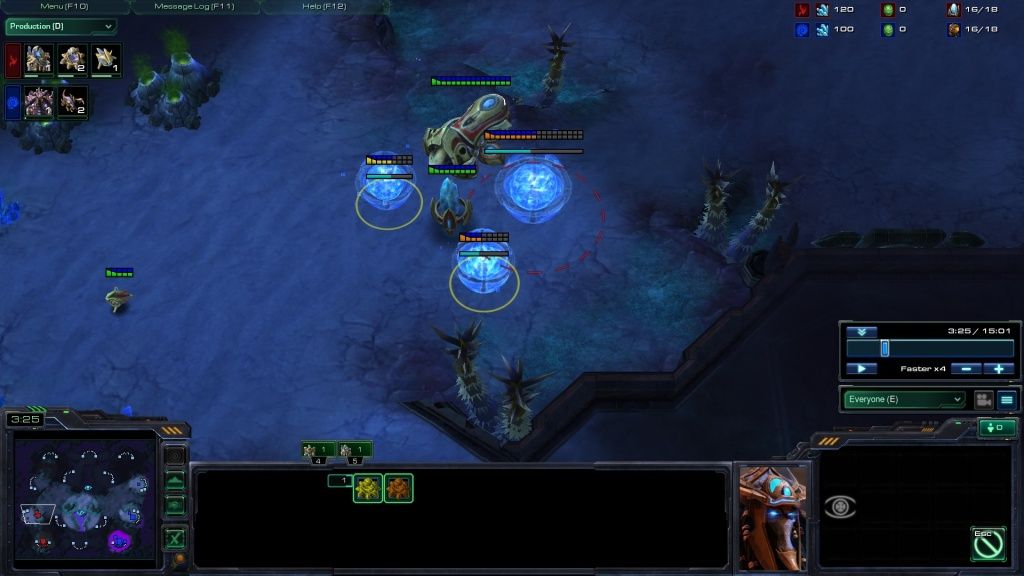
Task: Open the Everyone (E) vision dropdown
Action: [905, 399]
